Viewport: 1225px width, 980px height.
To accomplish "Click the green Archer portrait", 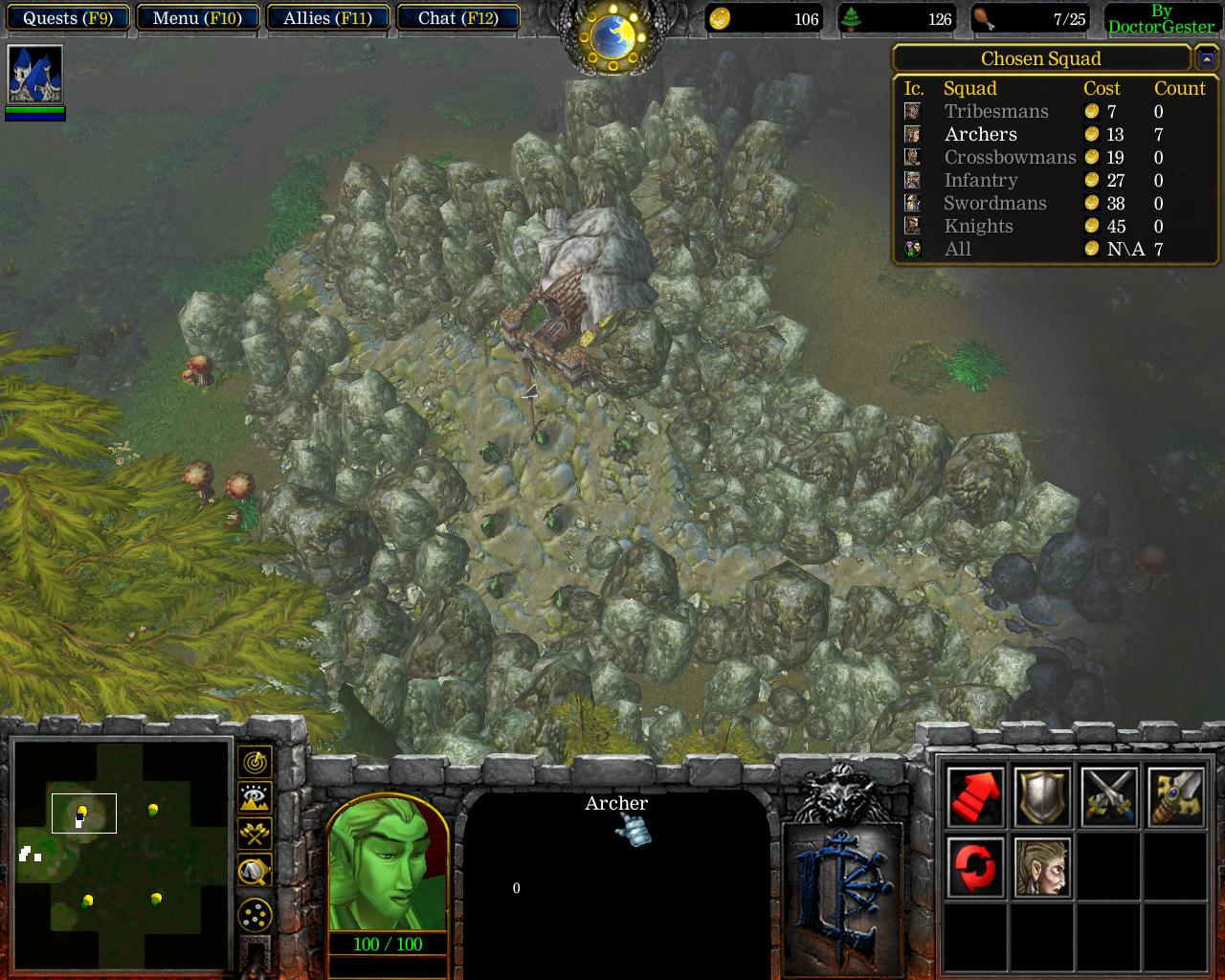I will click(388, 863).
